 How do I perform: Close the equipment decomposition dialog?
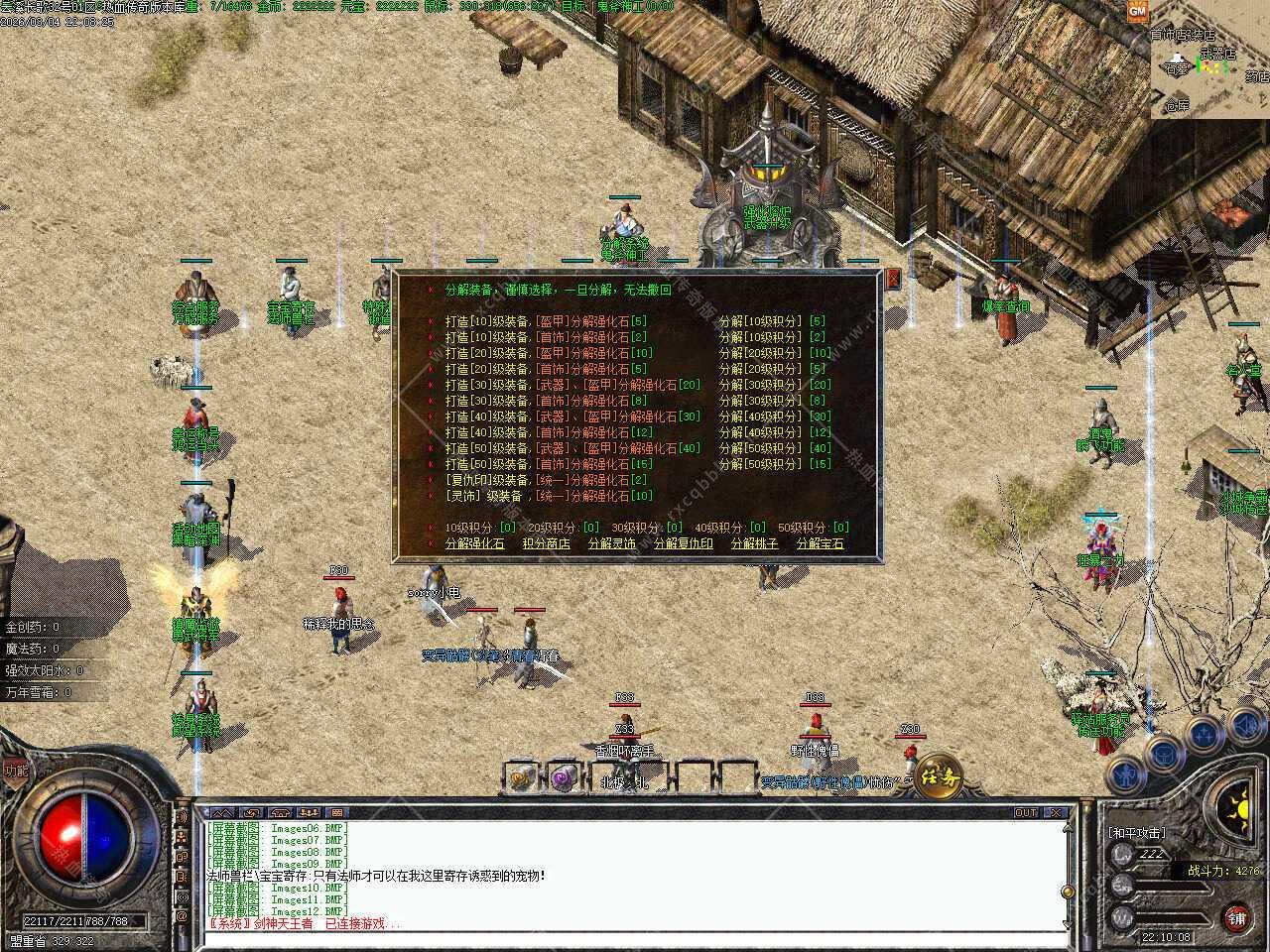click(893, 280)
